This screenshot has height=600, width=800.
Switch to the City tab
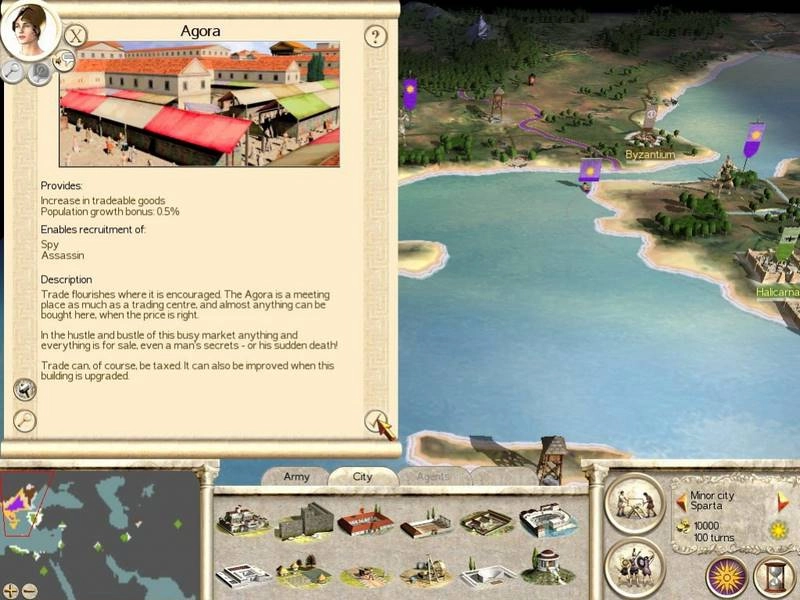point(362,477)
